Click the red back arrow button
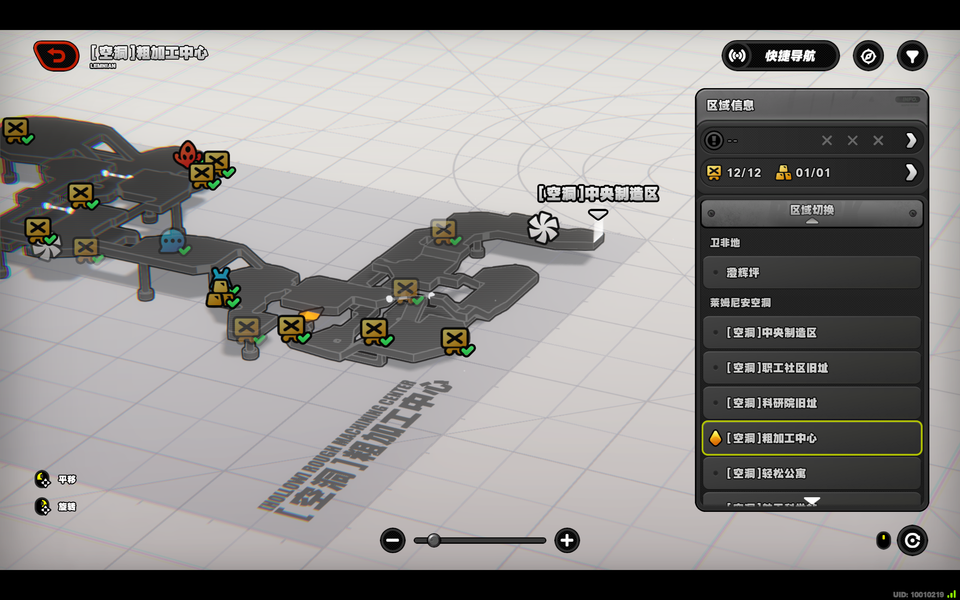The image size is (960, 600). [x=56, y=56]
